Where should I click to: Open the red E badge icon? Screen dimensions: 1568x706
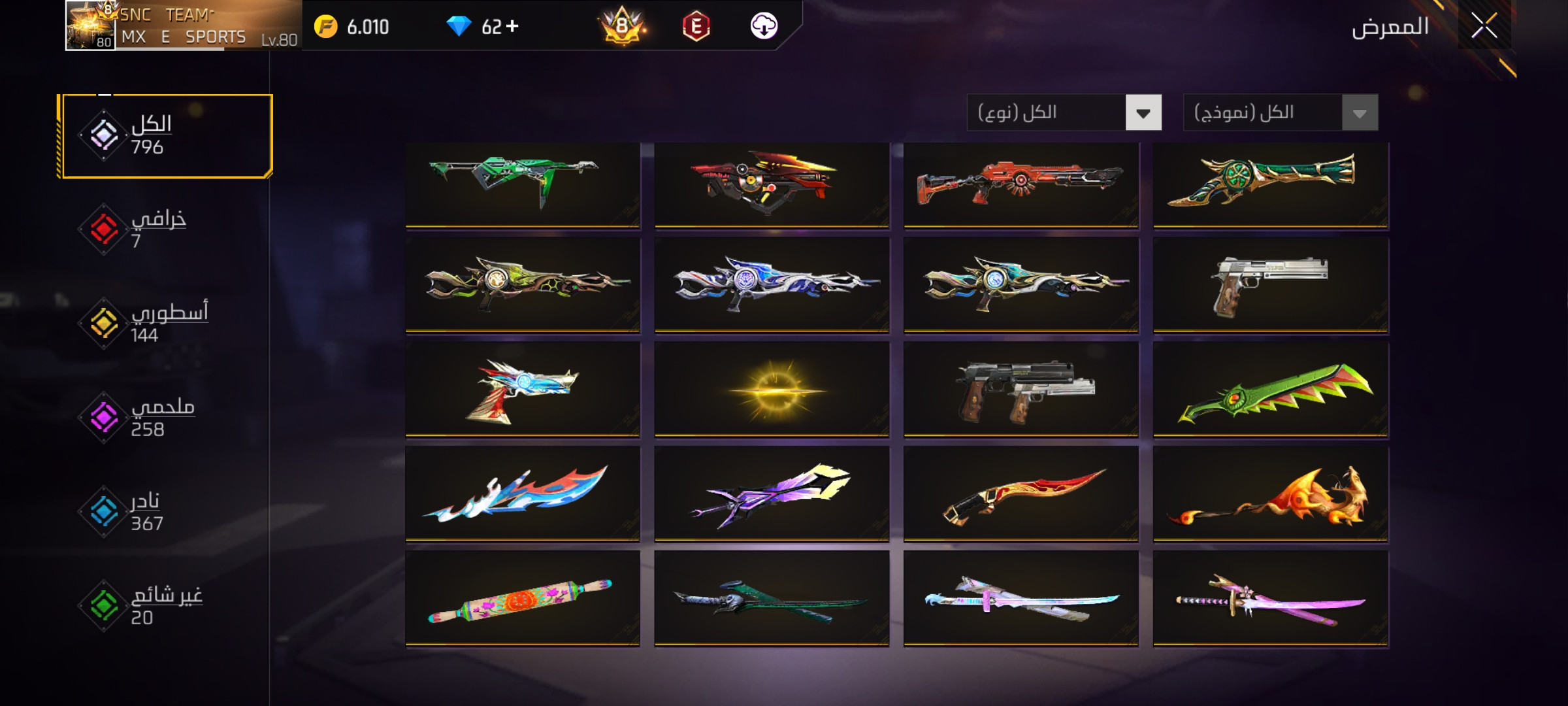click(696, 27)
